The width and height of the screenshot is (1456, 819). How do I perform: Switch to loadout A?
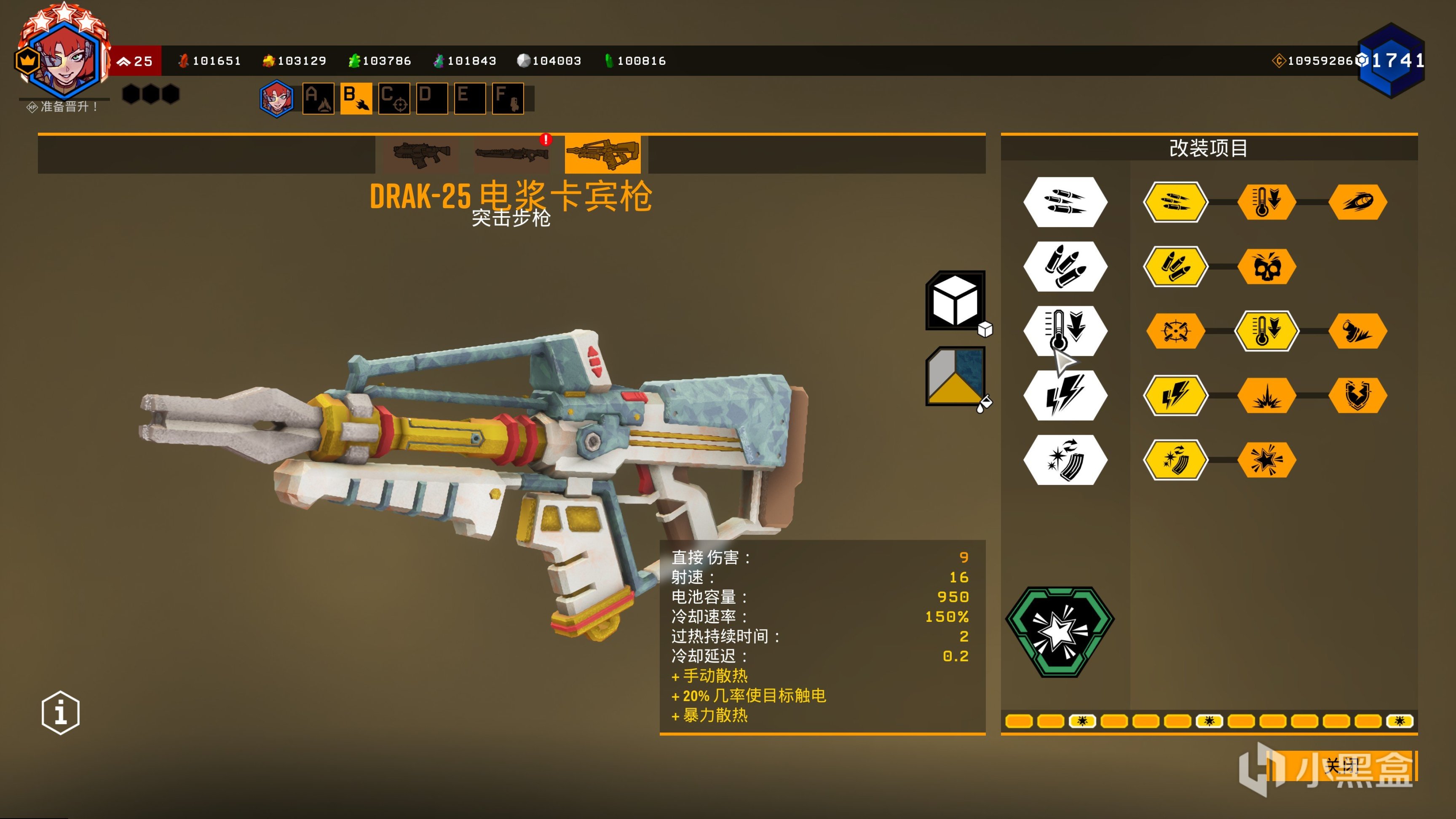click(x=318, y=98)
